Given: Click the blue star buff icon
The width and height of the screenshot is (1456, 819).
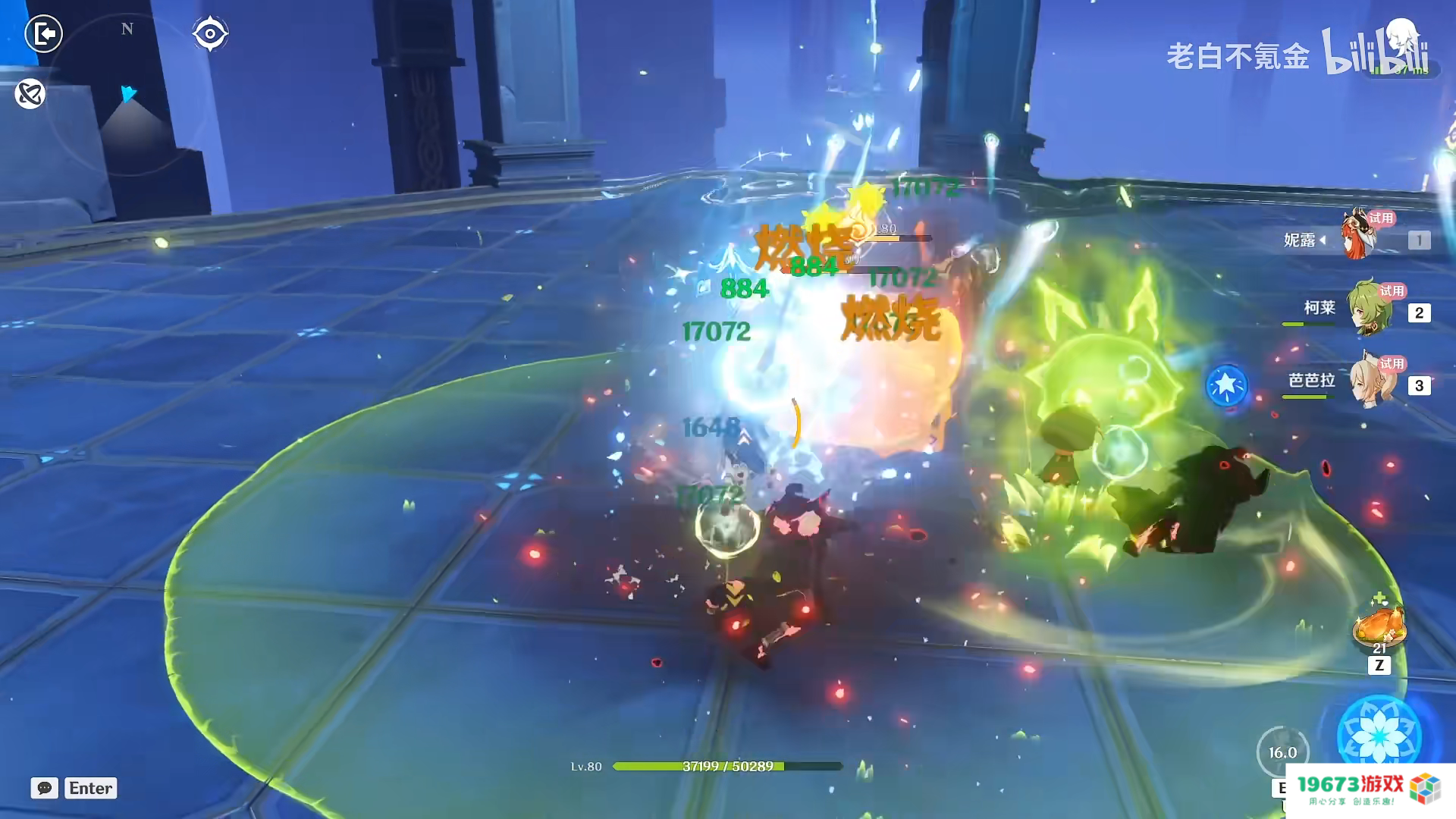Looking at the screenshot, I should click(1226, 386).
